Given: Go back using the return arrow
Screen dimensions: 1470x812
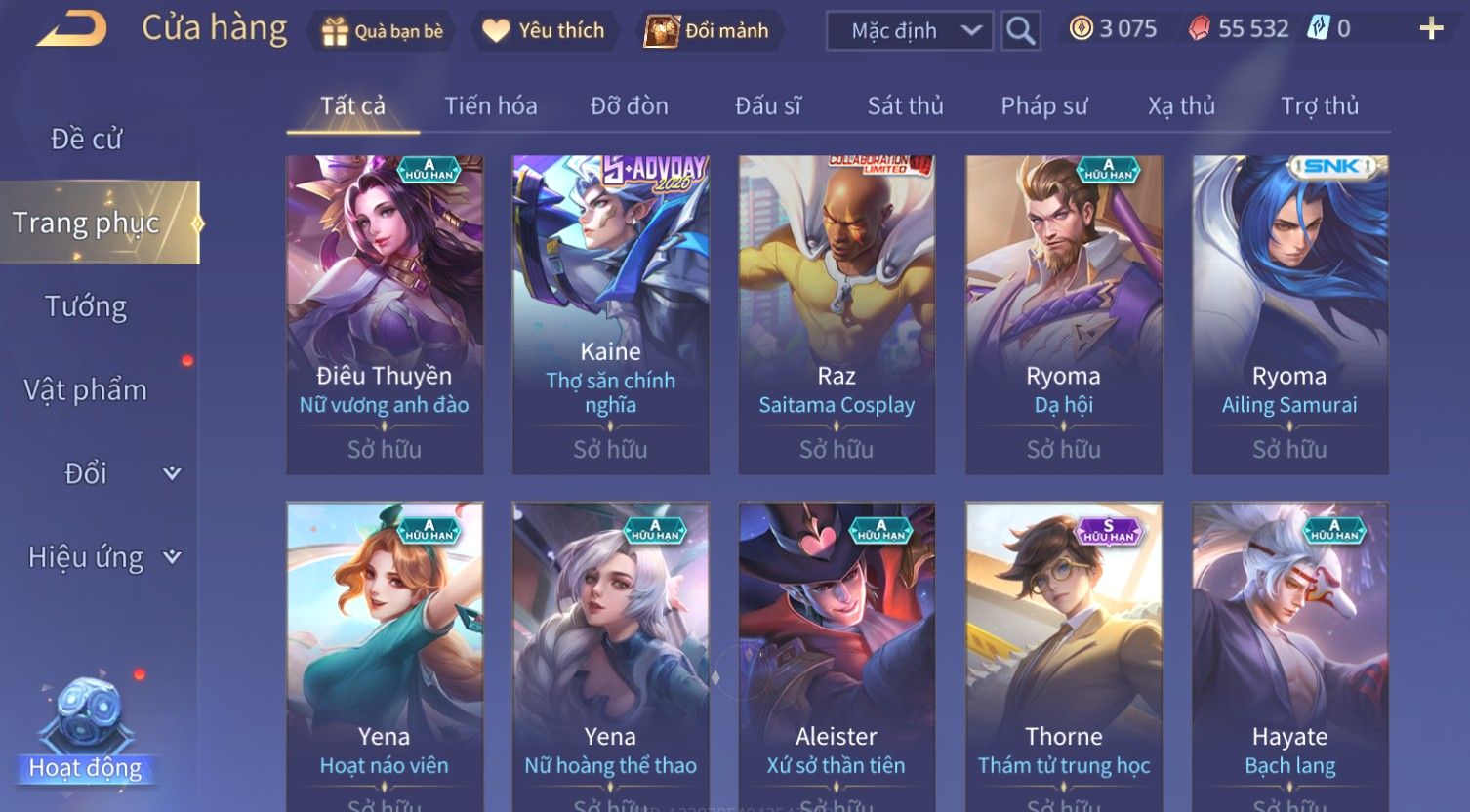Looking at the screenshot, I should click(71, 29).
